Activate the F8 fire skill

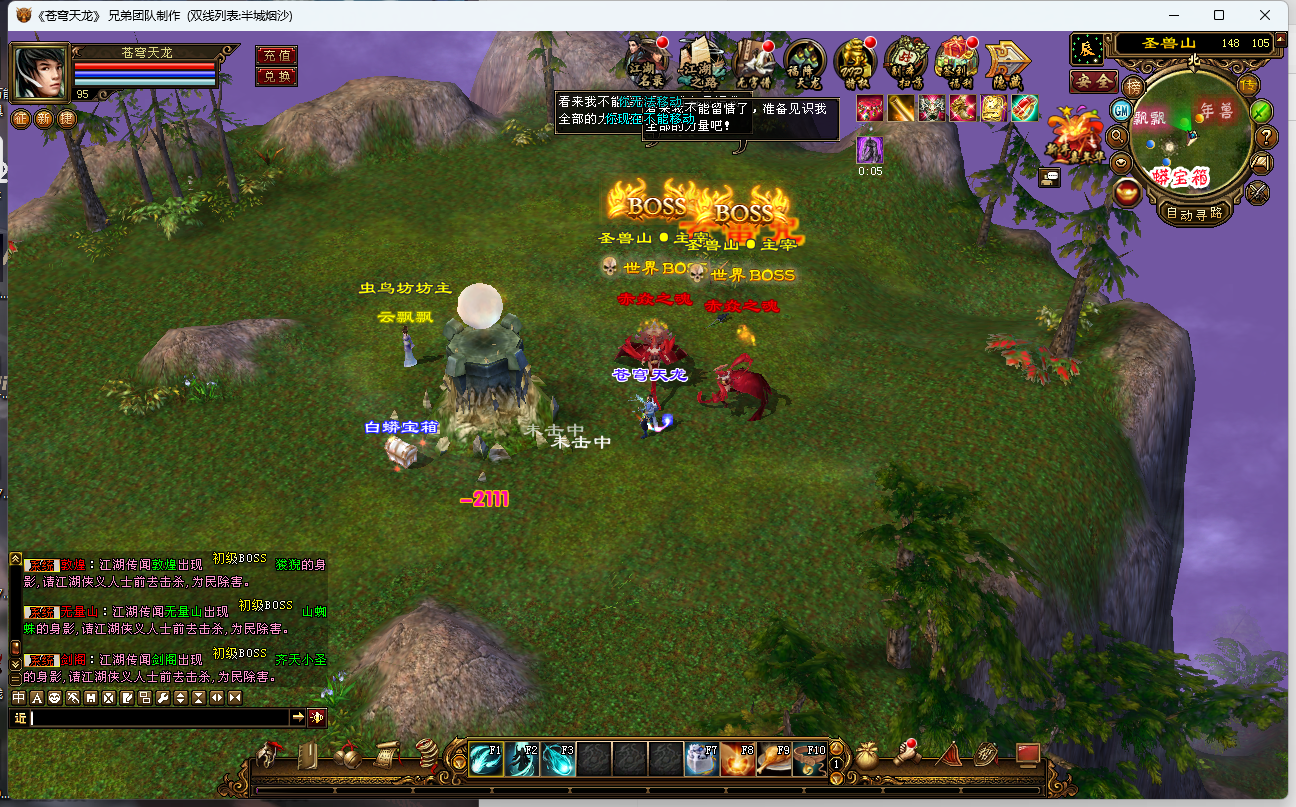pyautogui.click(x=739, y=759)
